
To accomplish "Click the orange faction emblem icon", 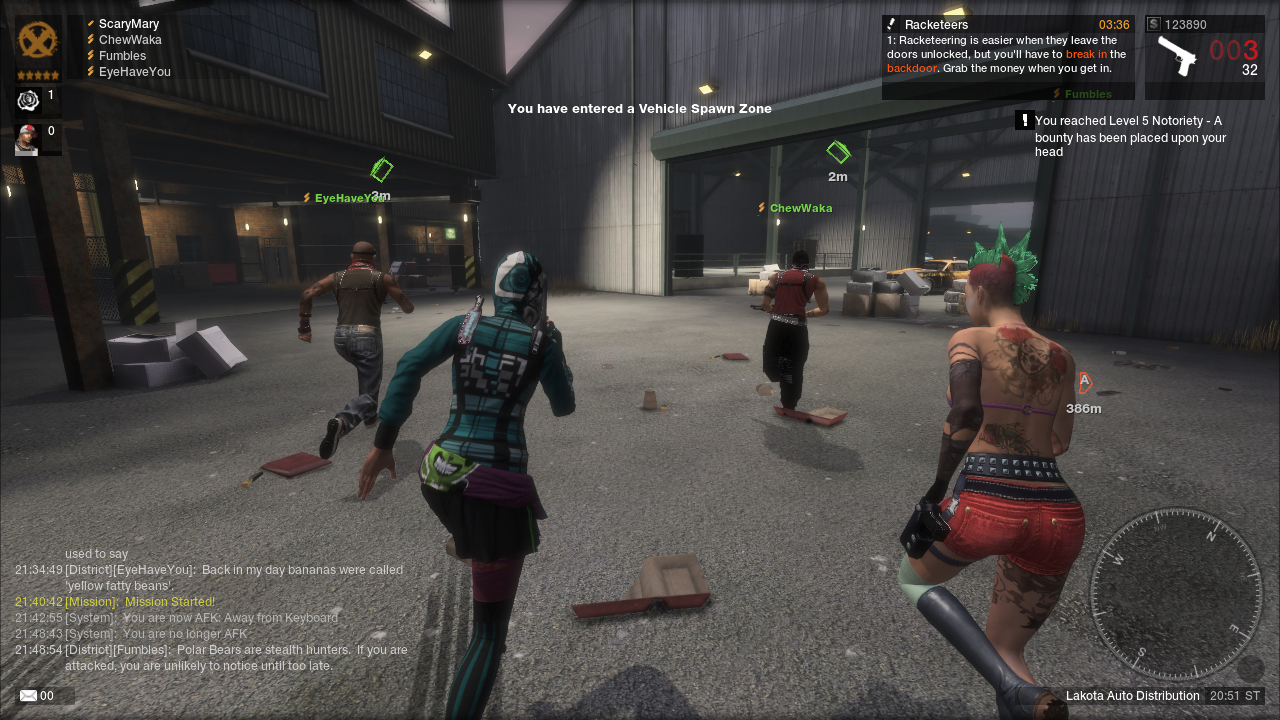I will coord(38,41).
